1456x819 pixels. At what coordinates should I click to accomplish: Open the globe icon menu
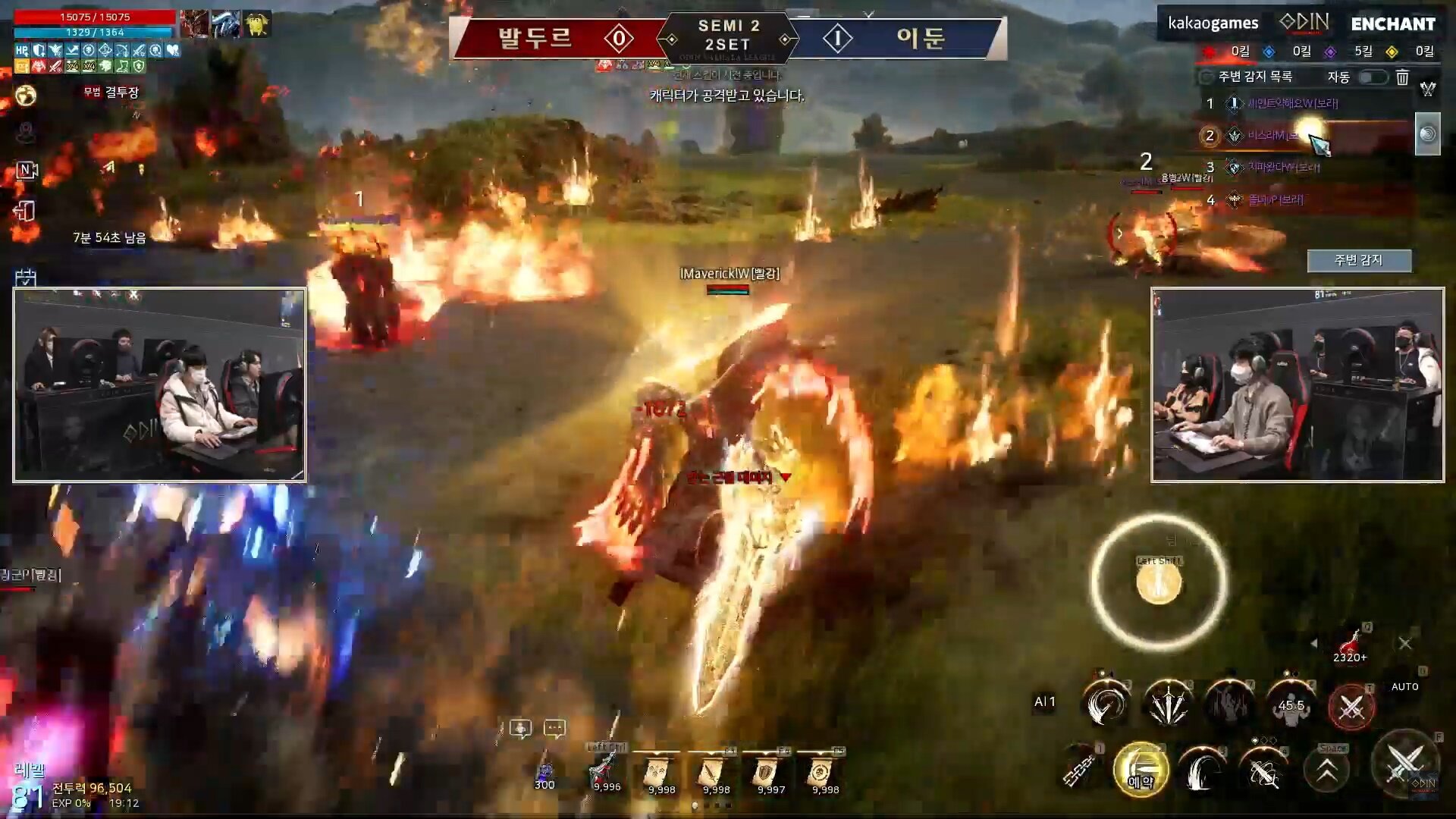(26, 96)
